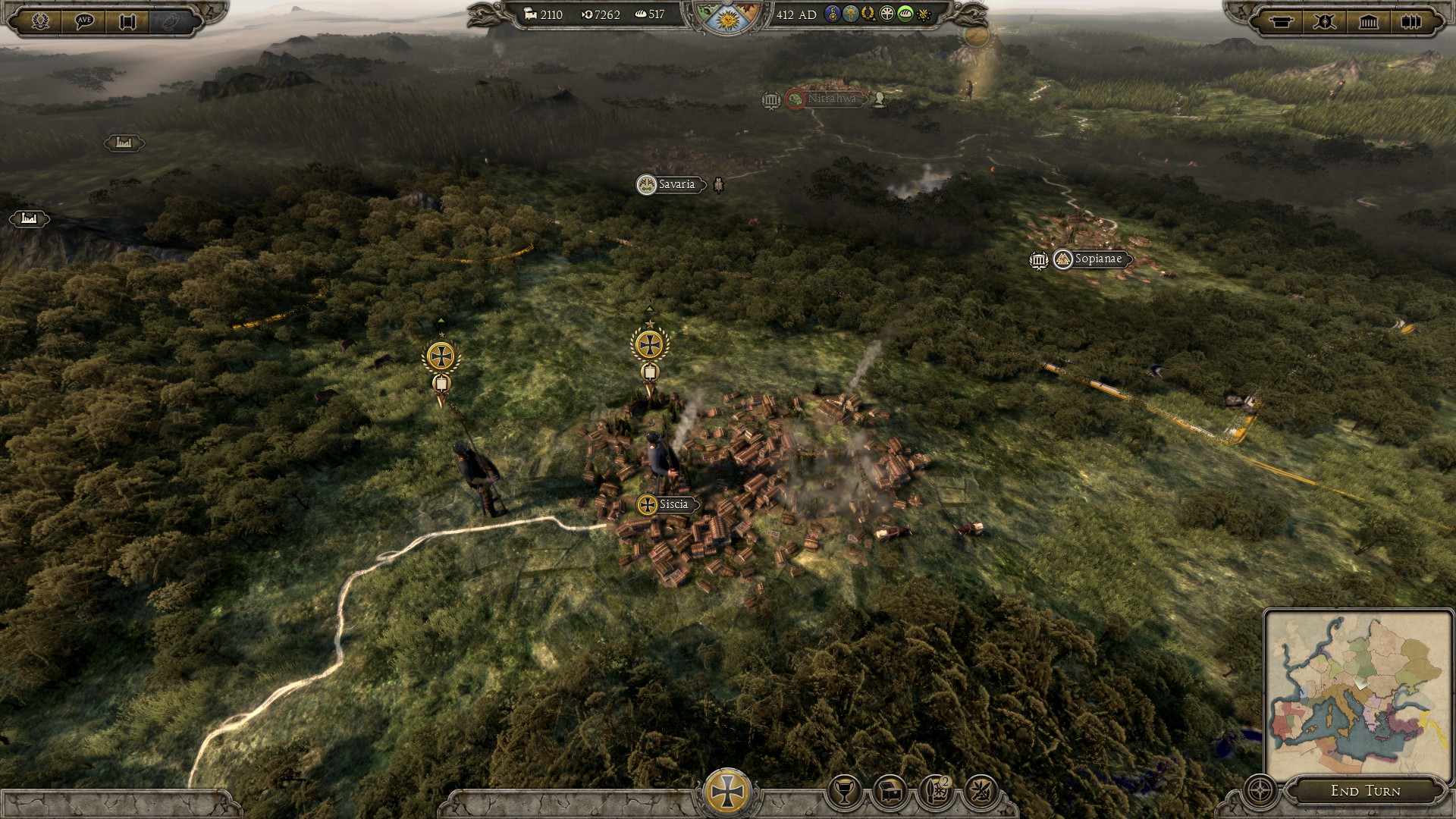The height and width of the screenshot is (819, 1456).
Task: Click the compass button beside End Turn
Action: click(1260, 791)
